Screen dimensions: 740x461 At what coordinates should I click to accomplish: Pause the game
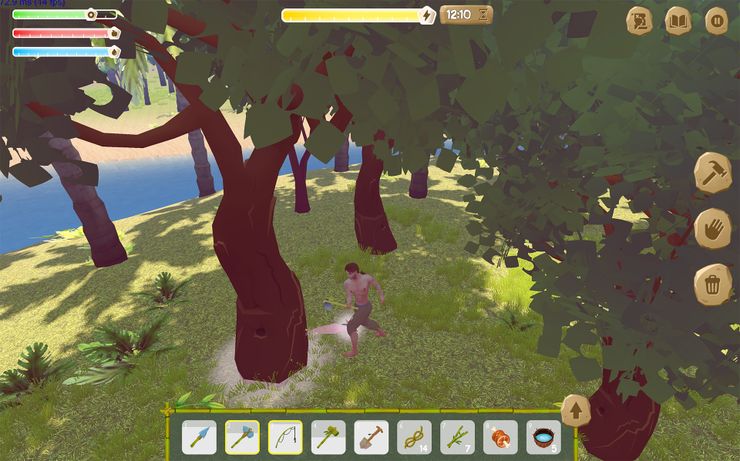point(716,21)
